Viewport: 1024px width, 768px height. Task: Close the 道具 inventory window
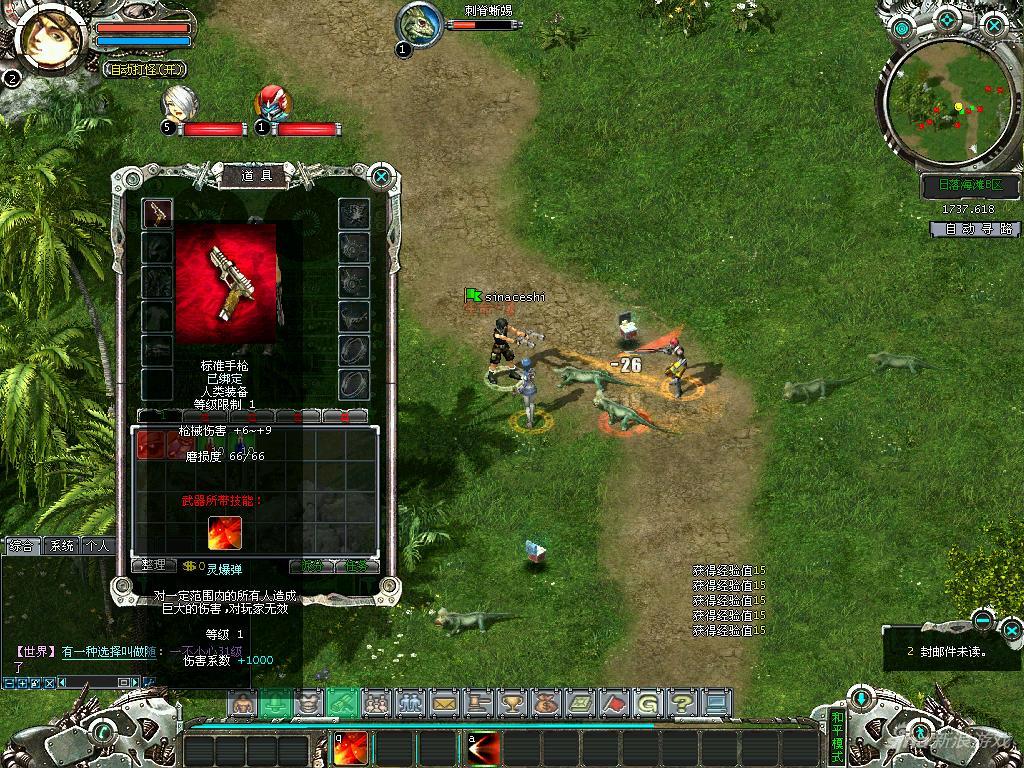pos(381,178)
